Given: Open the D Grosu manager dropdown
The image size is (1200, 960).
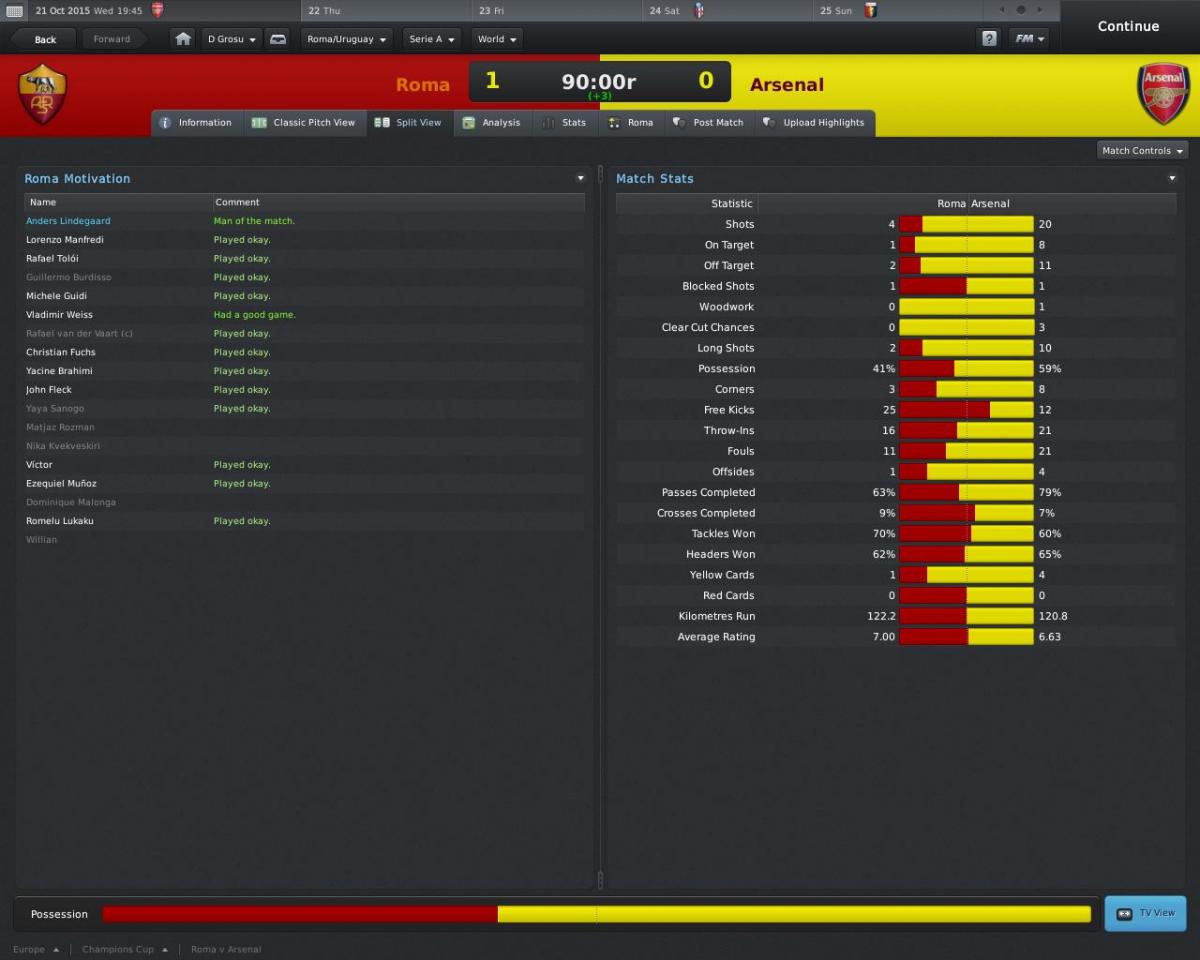Looking at the screenshot, I should click(x=232, y=40).
